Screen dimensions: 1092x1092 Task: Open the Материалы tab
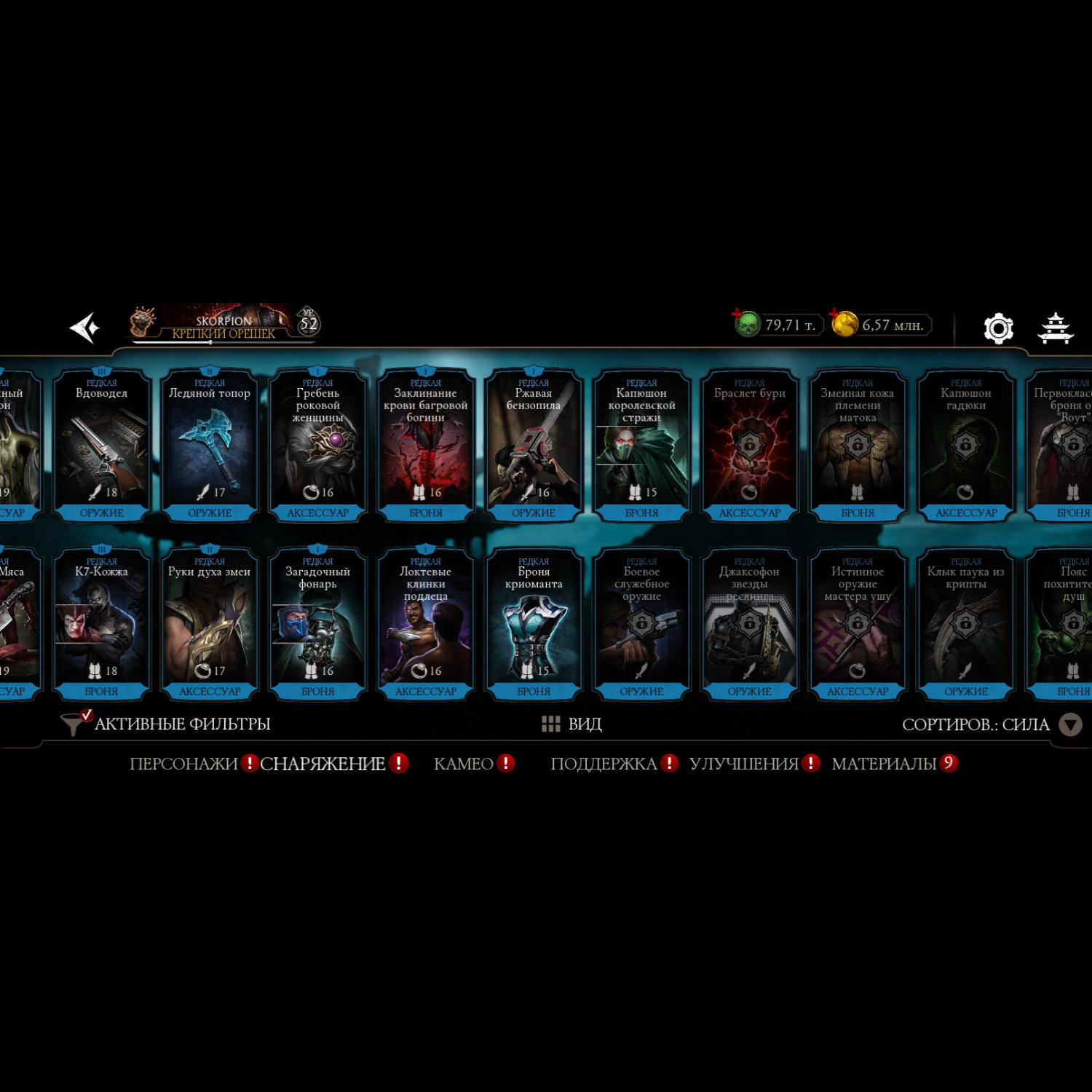click(884, 764)
